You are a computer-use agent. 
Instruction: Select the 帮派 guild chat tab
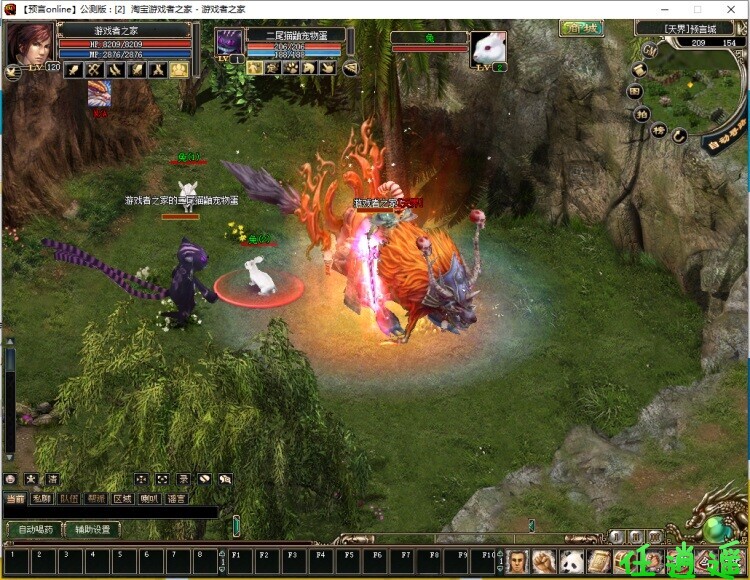pos(95,498)
